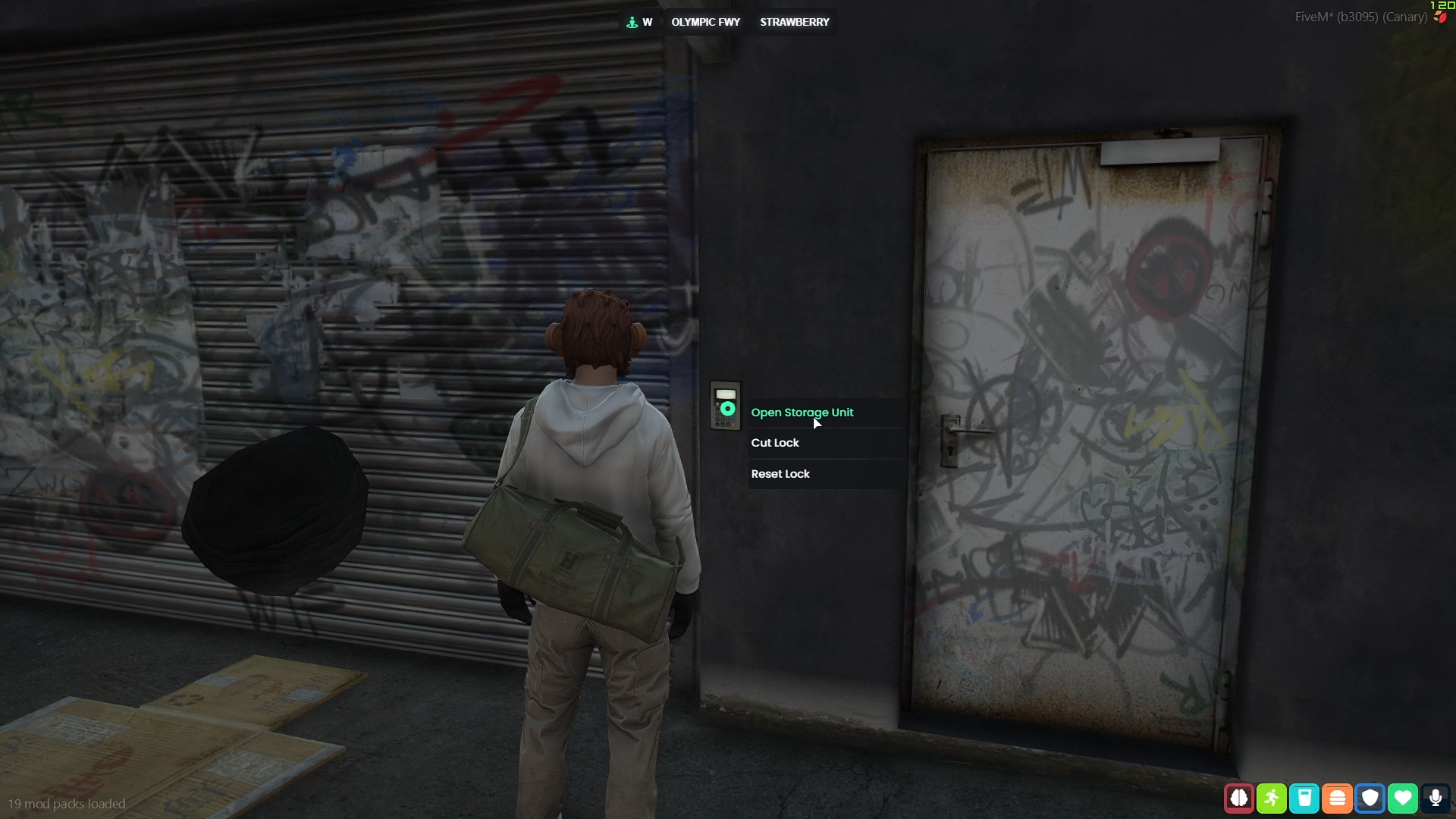Screen dimensions: 1456x819
Task: Select Cut Lock from the menu
Action: pyautogui.click(x=775, y=443)
